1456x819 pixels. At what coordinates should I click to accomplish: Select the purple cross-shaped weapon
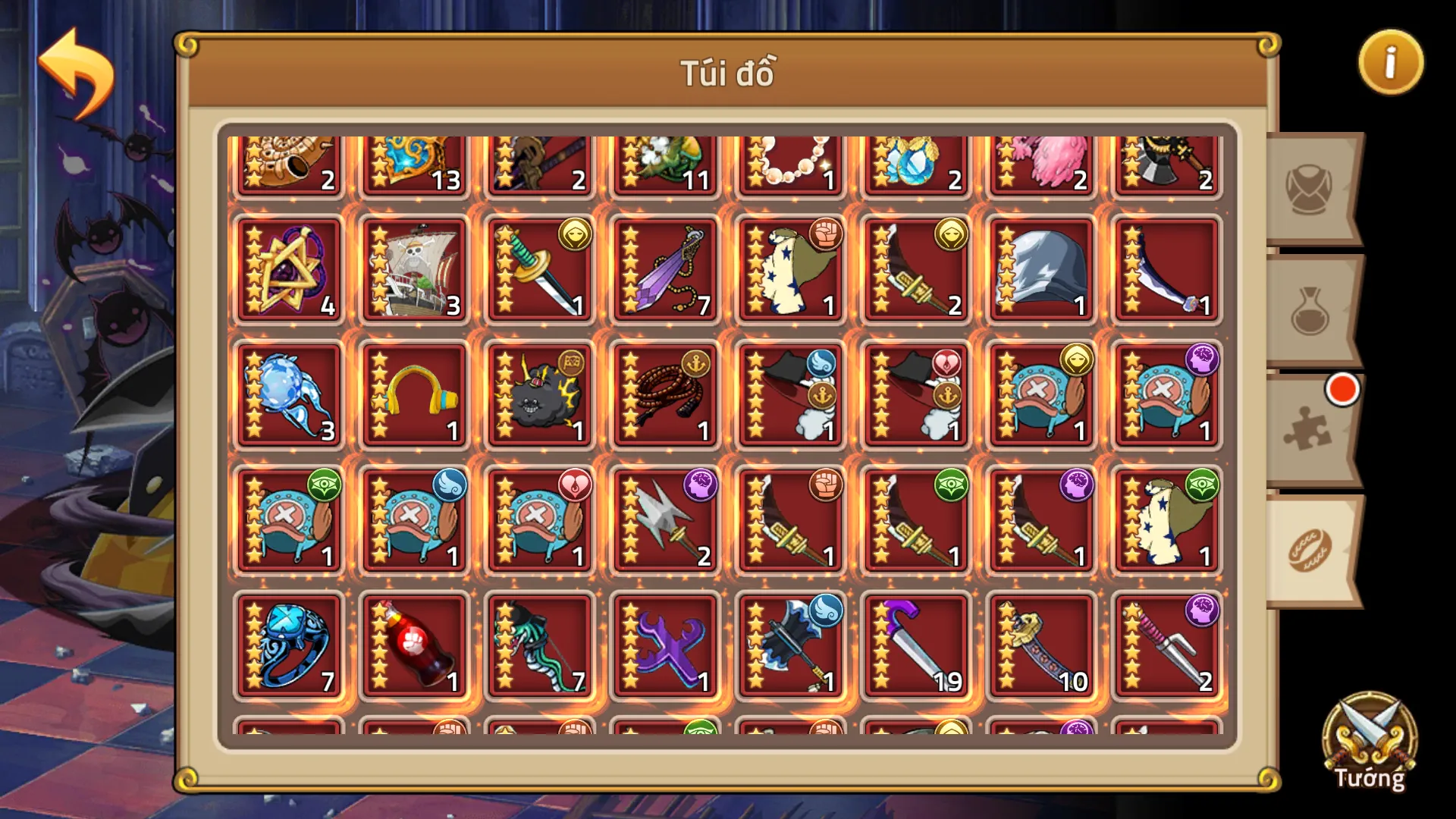pos(664,648)
